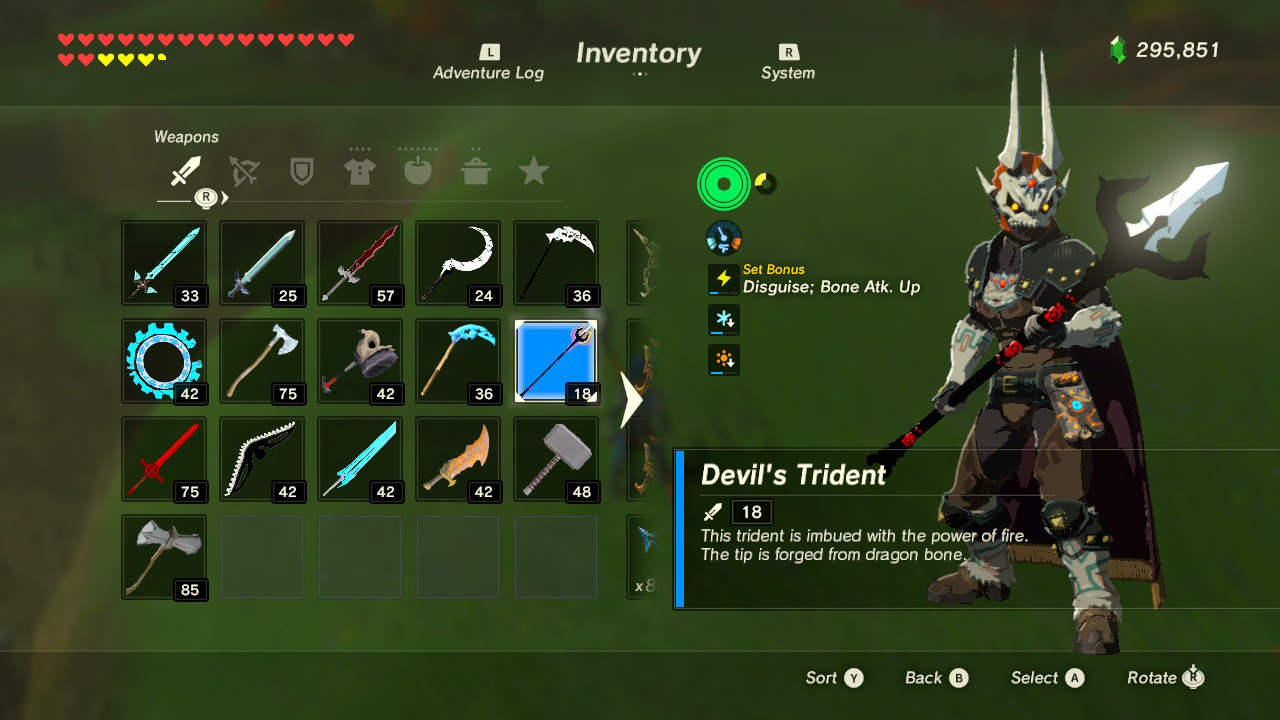
Task: Click the Back button
Action: [x=934, y=678]
